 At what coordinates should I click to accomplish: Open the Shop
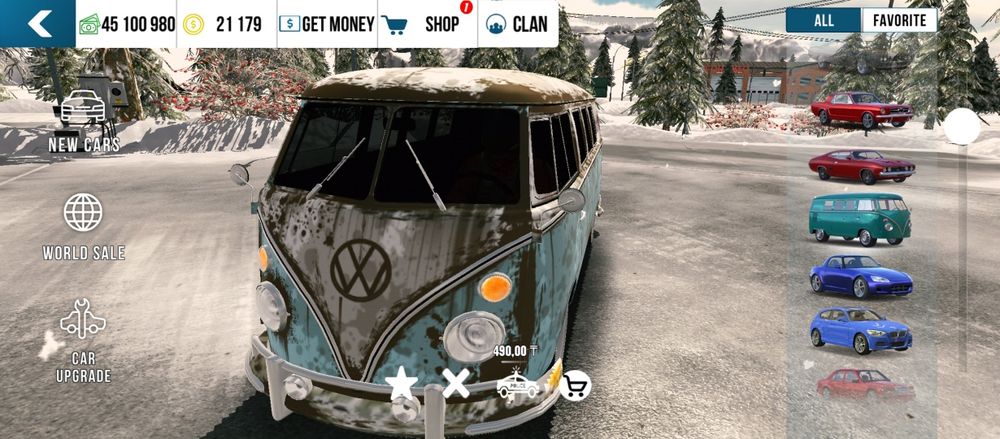pyautogui.click(x=428, y=24)
